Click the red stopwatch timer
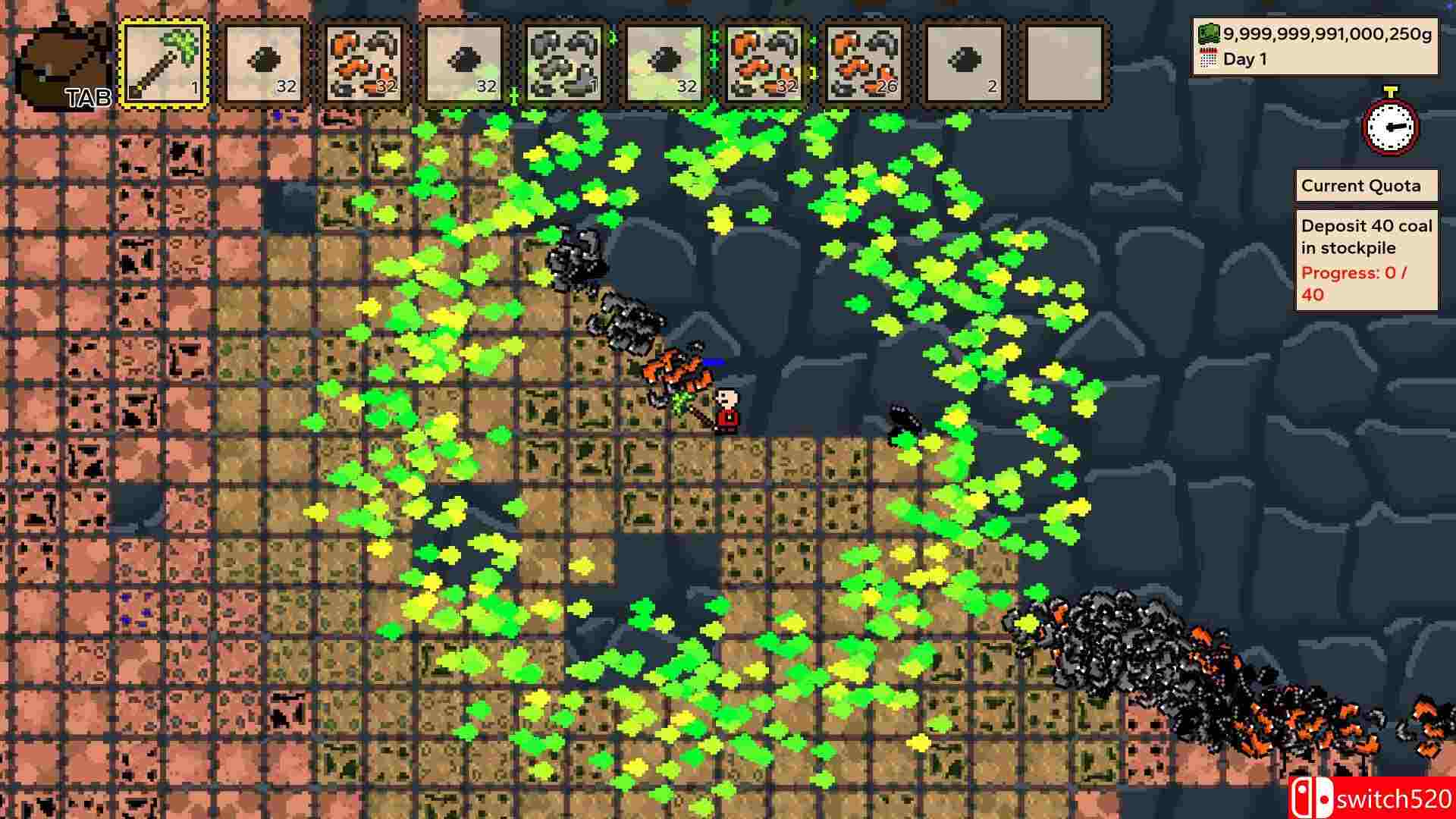This screenshot has height=819, width=1456. click(1391, 127)
